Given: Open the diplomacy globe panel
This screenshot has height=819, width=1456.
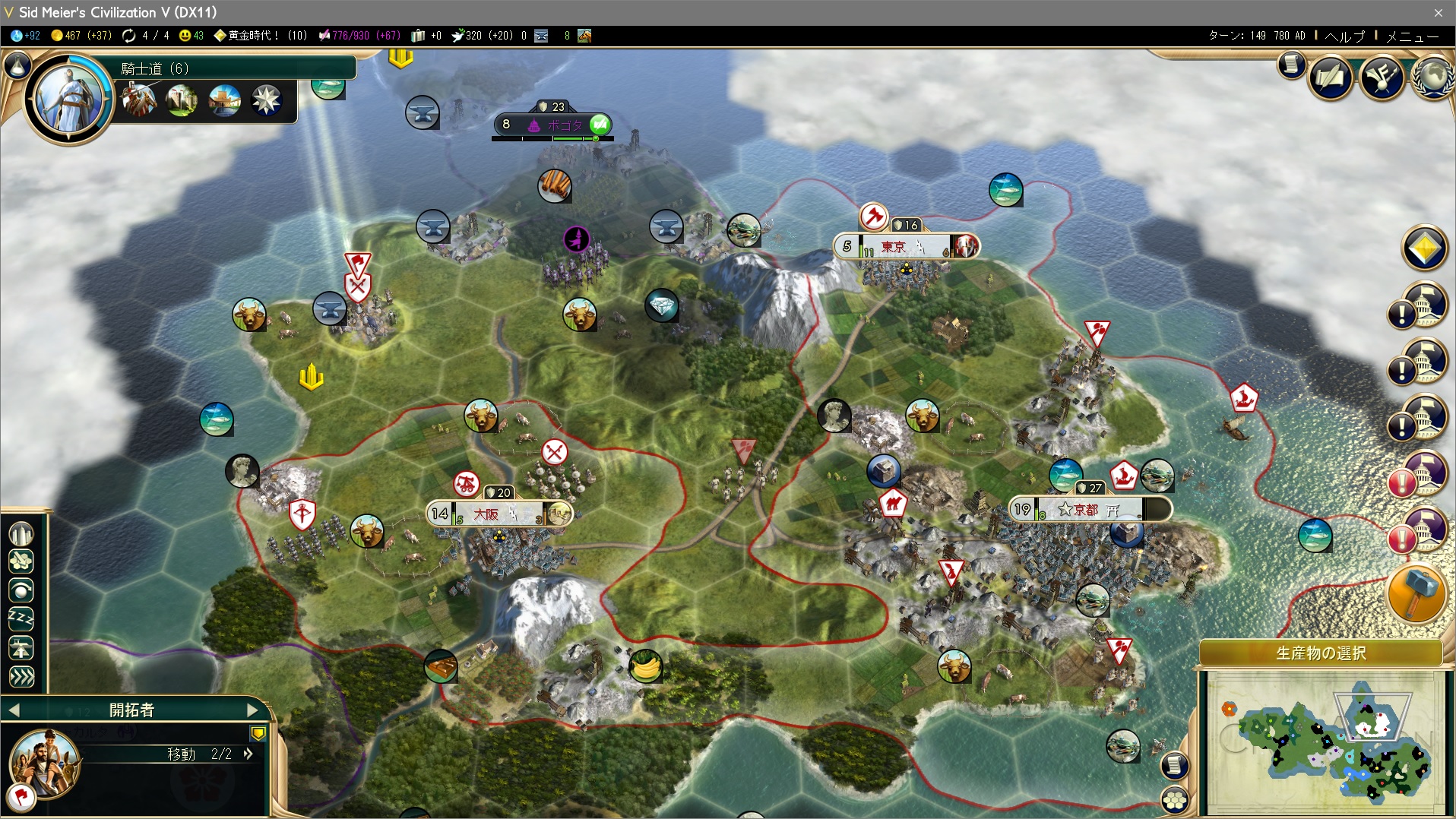Looking at the screenshot, I should tap(1432, 77).
